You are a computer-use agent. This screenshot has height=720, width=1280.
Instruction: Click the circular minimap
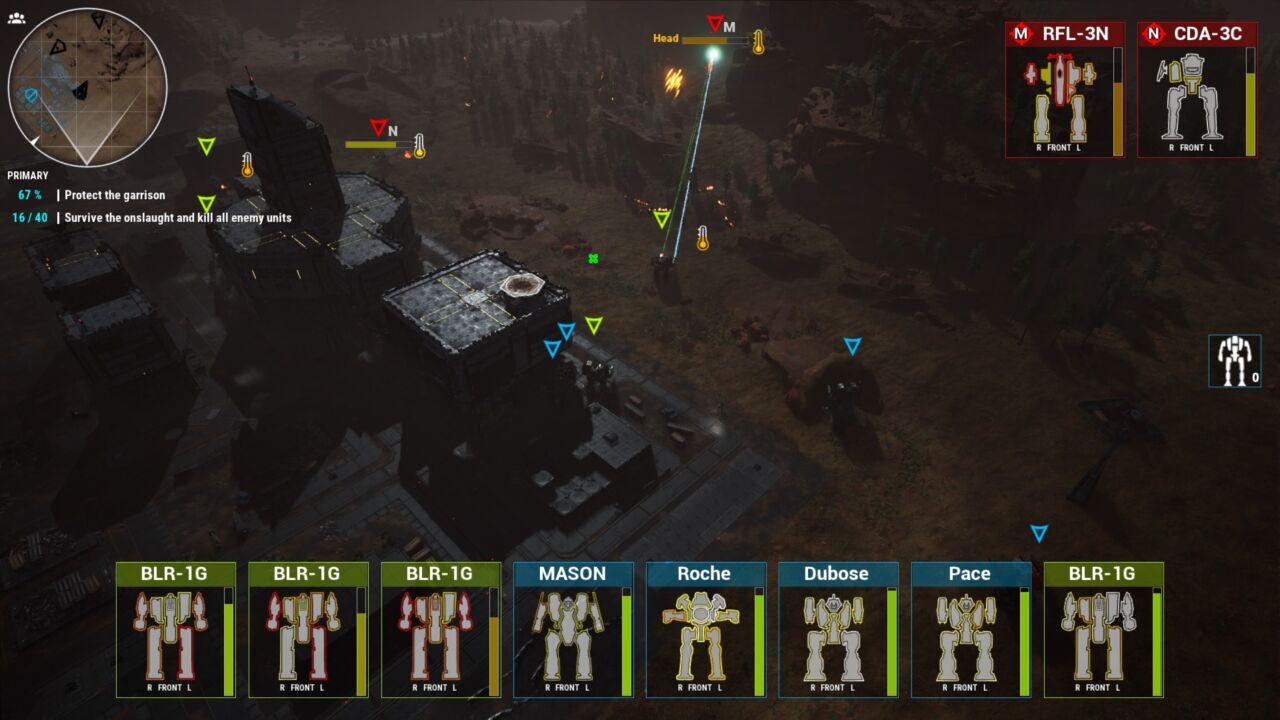point(88,88)
